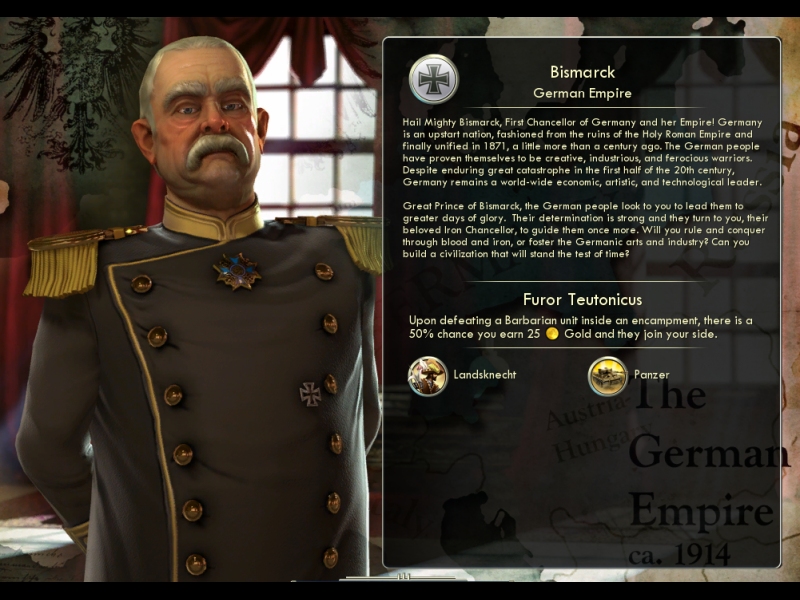Select the Landsknecht unique unit icon

[x=428, y=376]
